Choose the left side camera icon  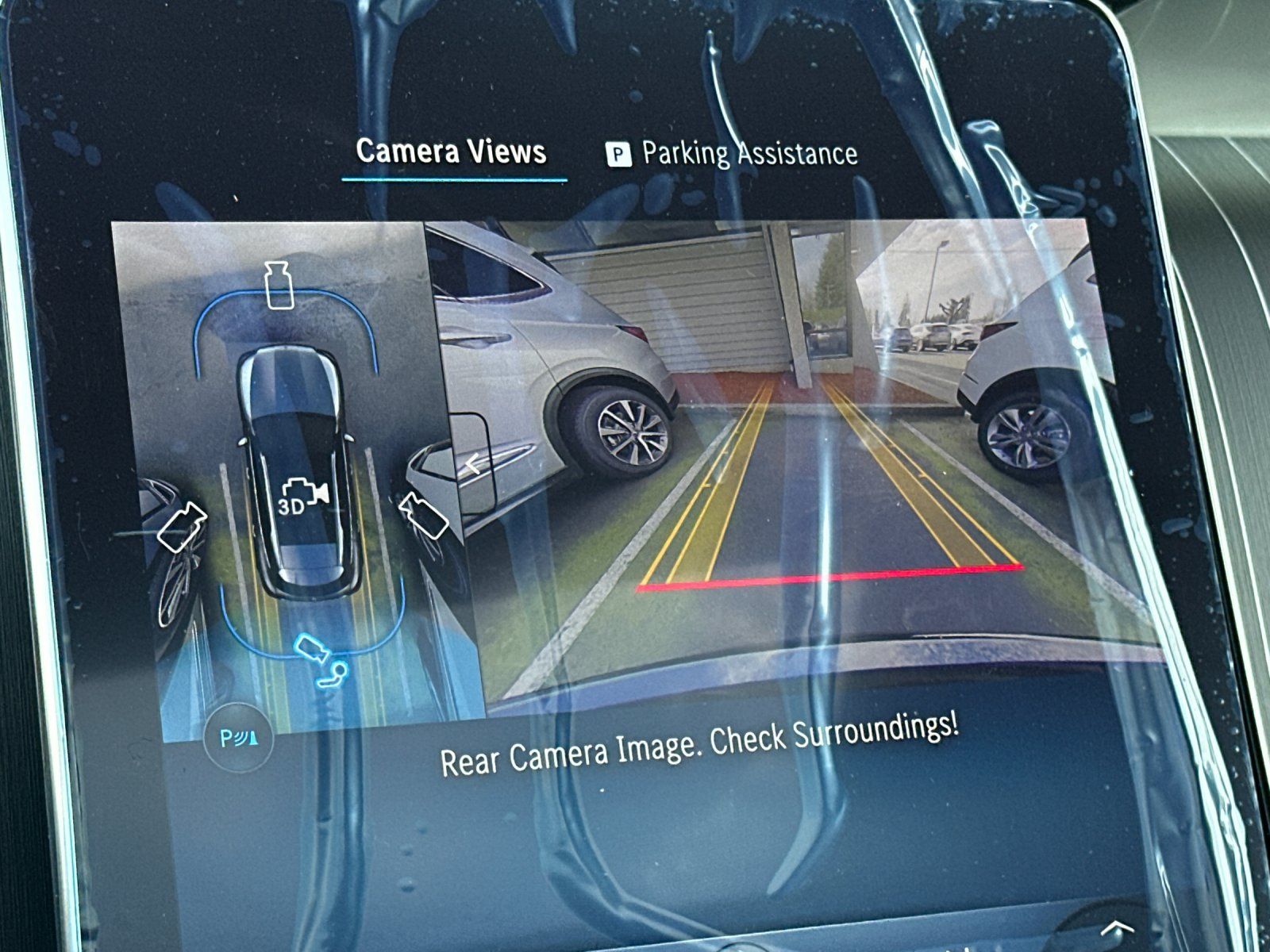(183, 526)
